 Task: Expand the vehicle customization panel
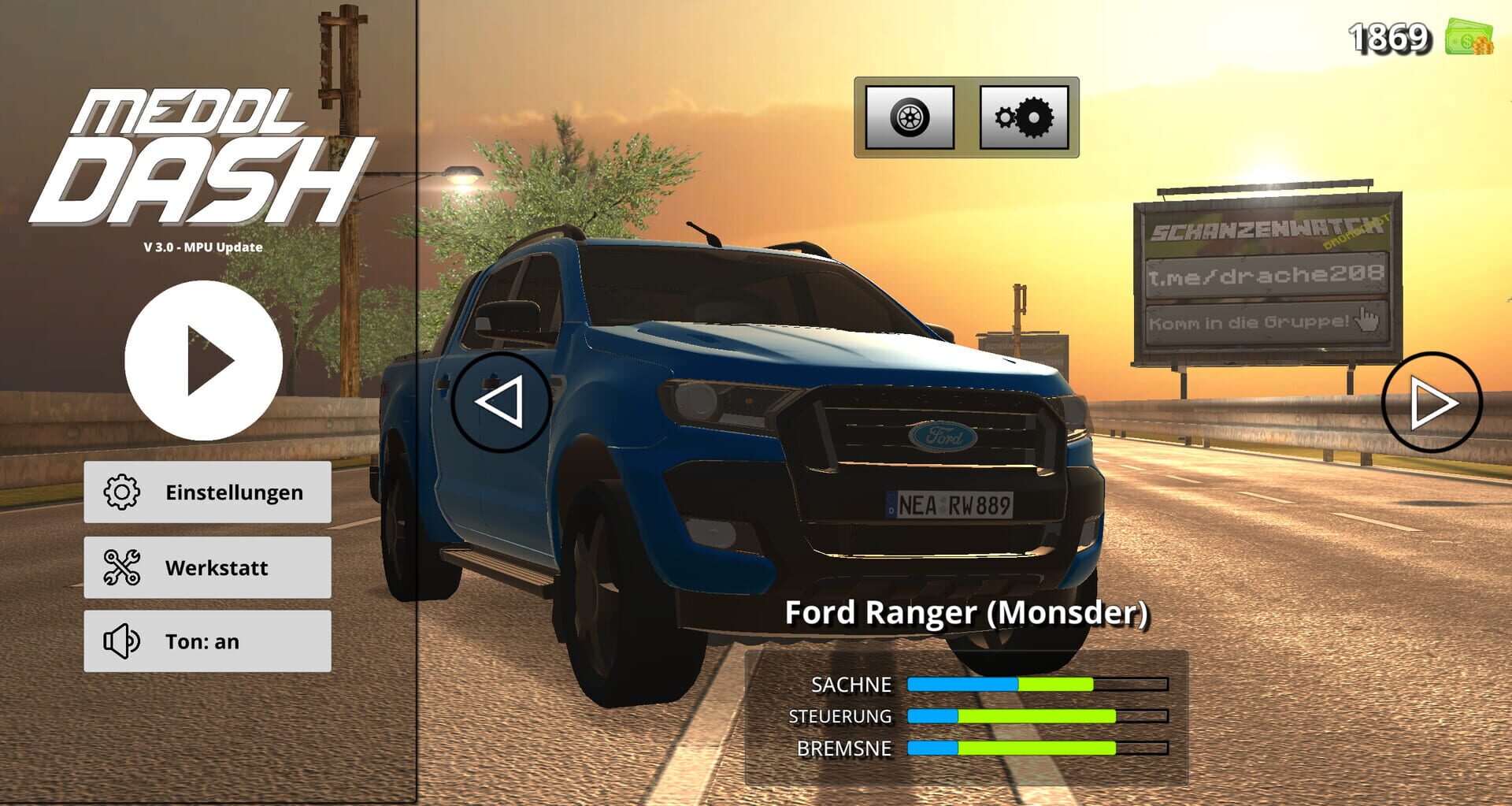pos(965,118)
